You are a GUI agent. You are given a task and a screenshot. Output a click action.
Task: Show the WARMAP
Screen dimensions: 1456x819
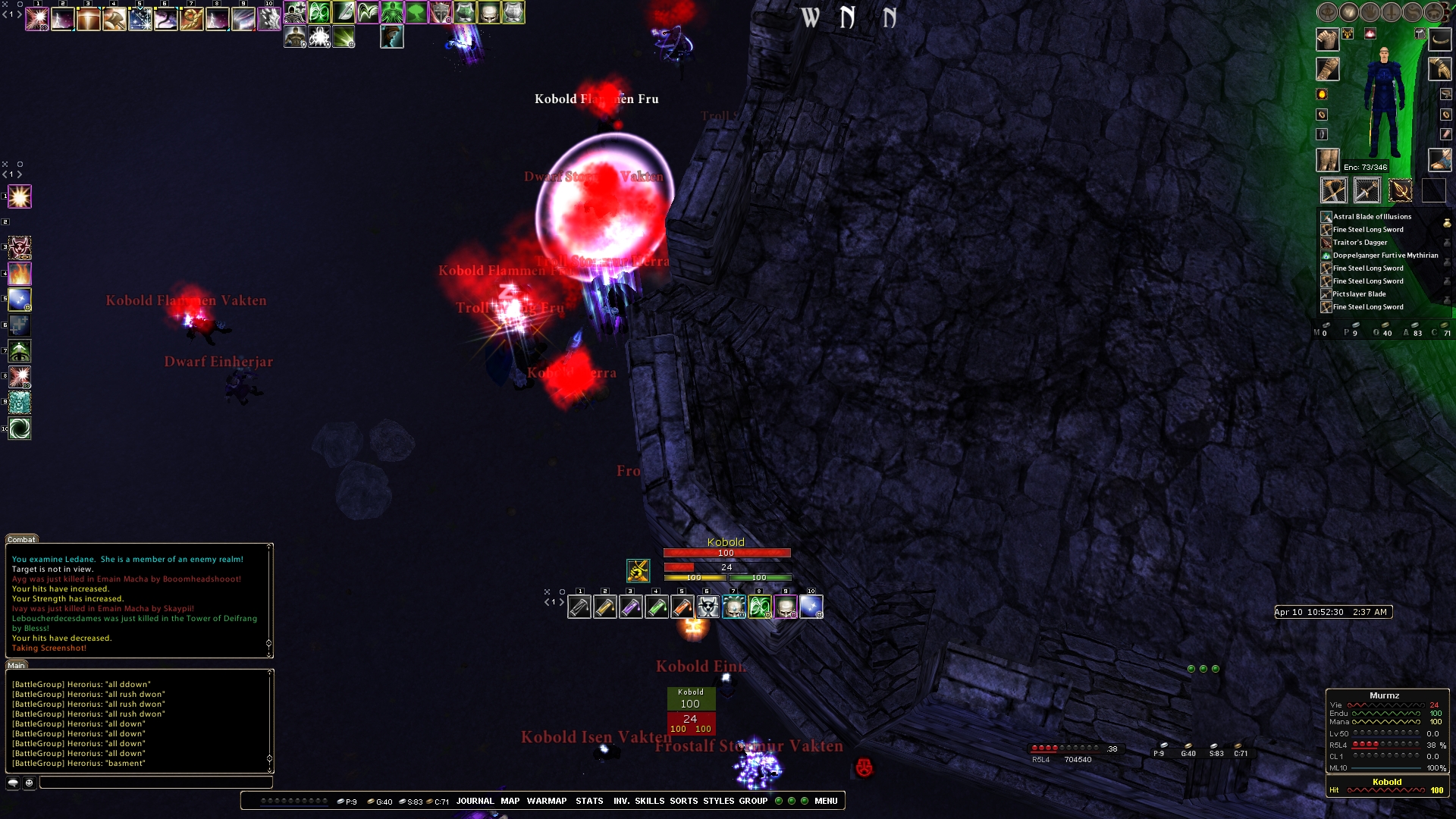click(547, 801)
